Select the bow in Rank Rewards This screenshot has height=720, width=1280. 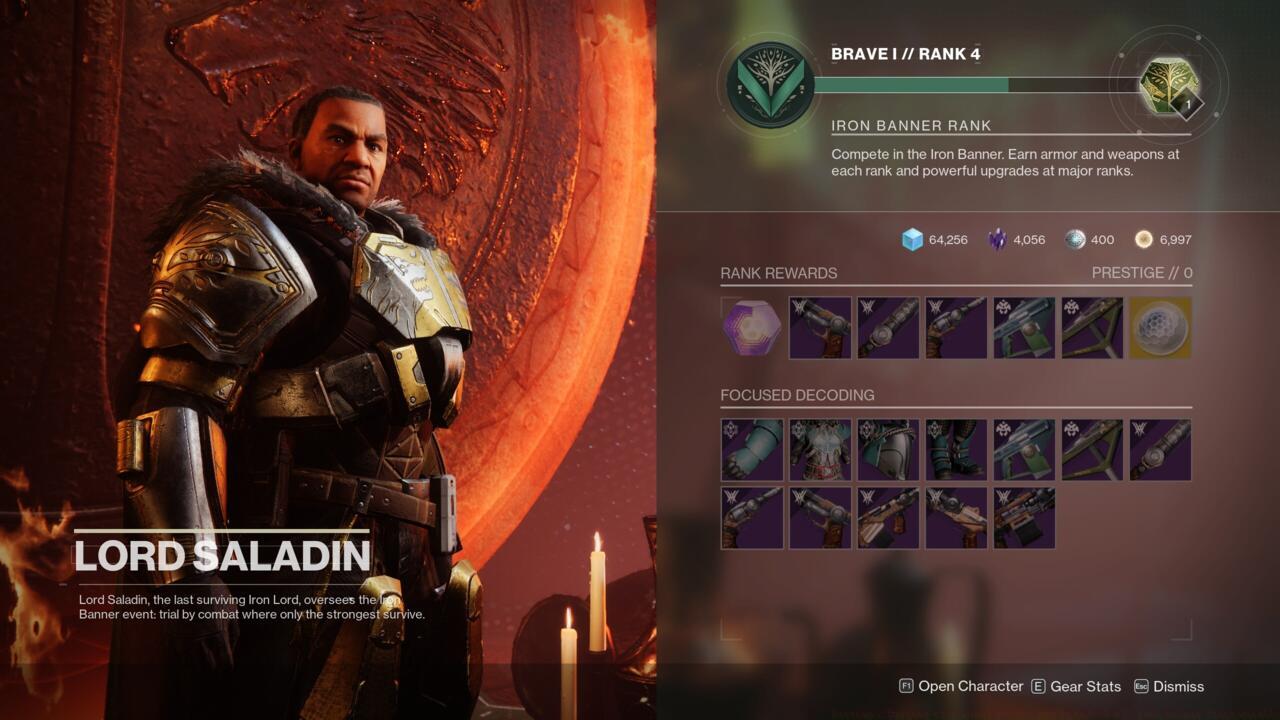(1090, 328)
